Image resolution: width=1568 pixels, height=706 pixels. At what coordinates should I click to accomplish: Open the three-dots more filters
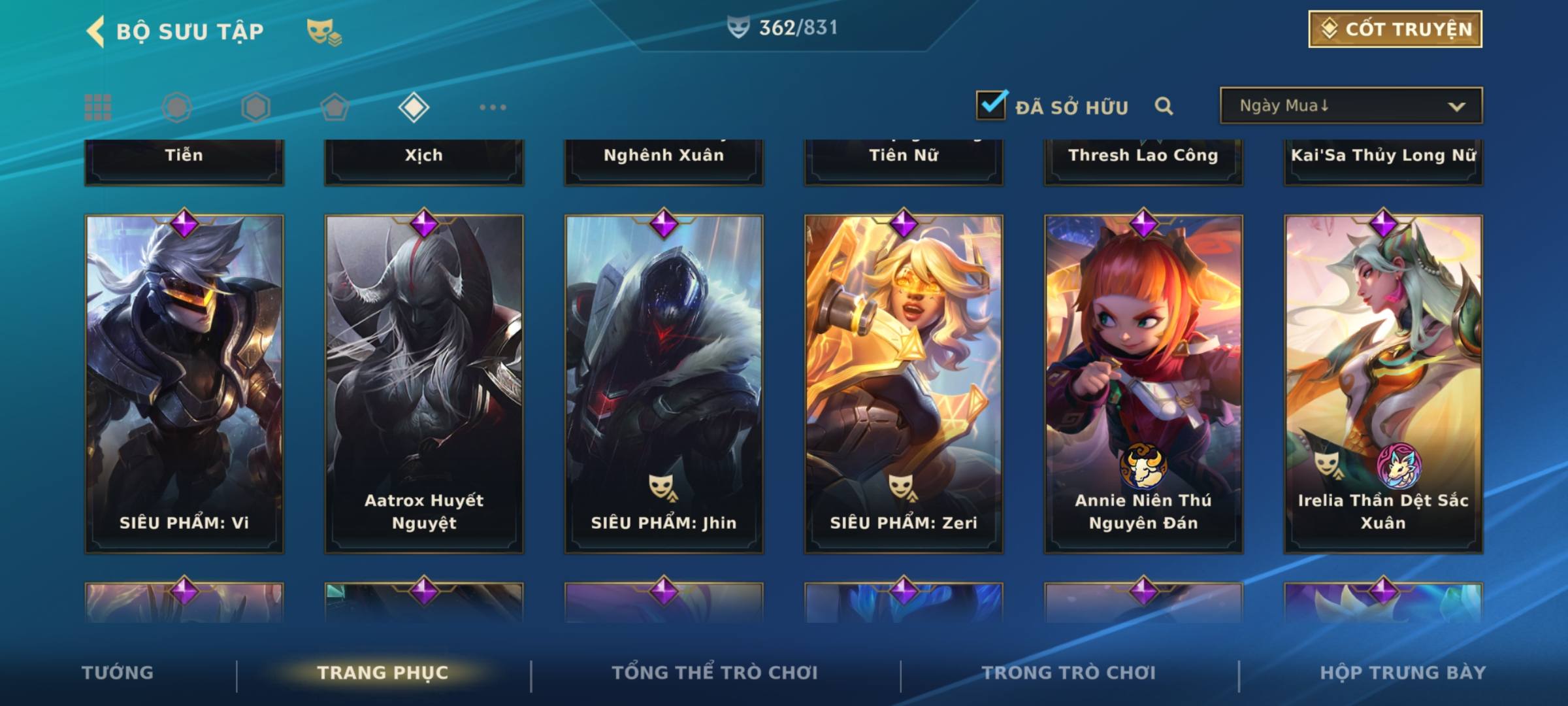point(493,107)
